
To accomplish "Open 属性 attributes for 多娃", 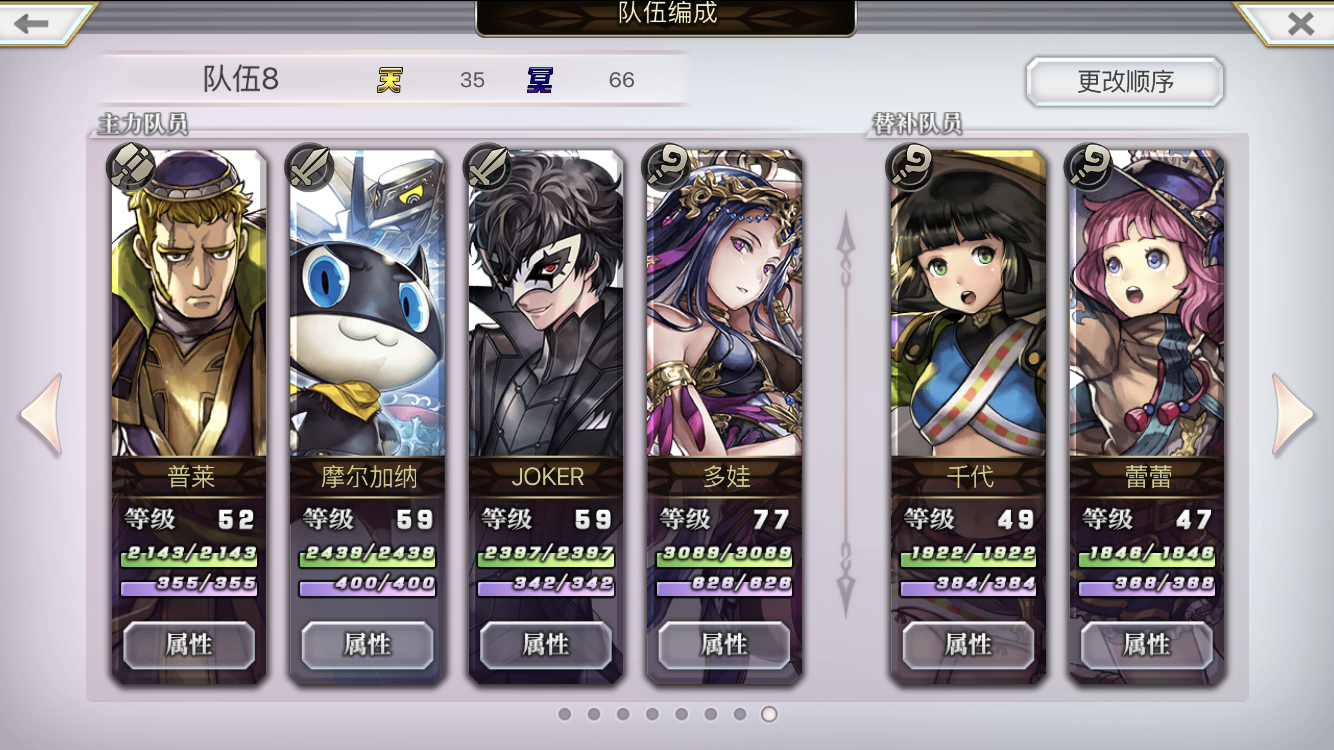I will (724, 645).
